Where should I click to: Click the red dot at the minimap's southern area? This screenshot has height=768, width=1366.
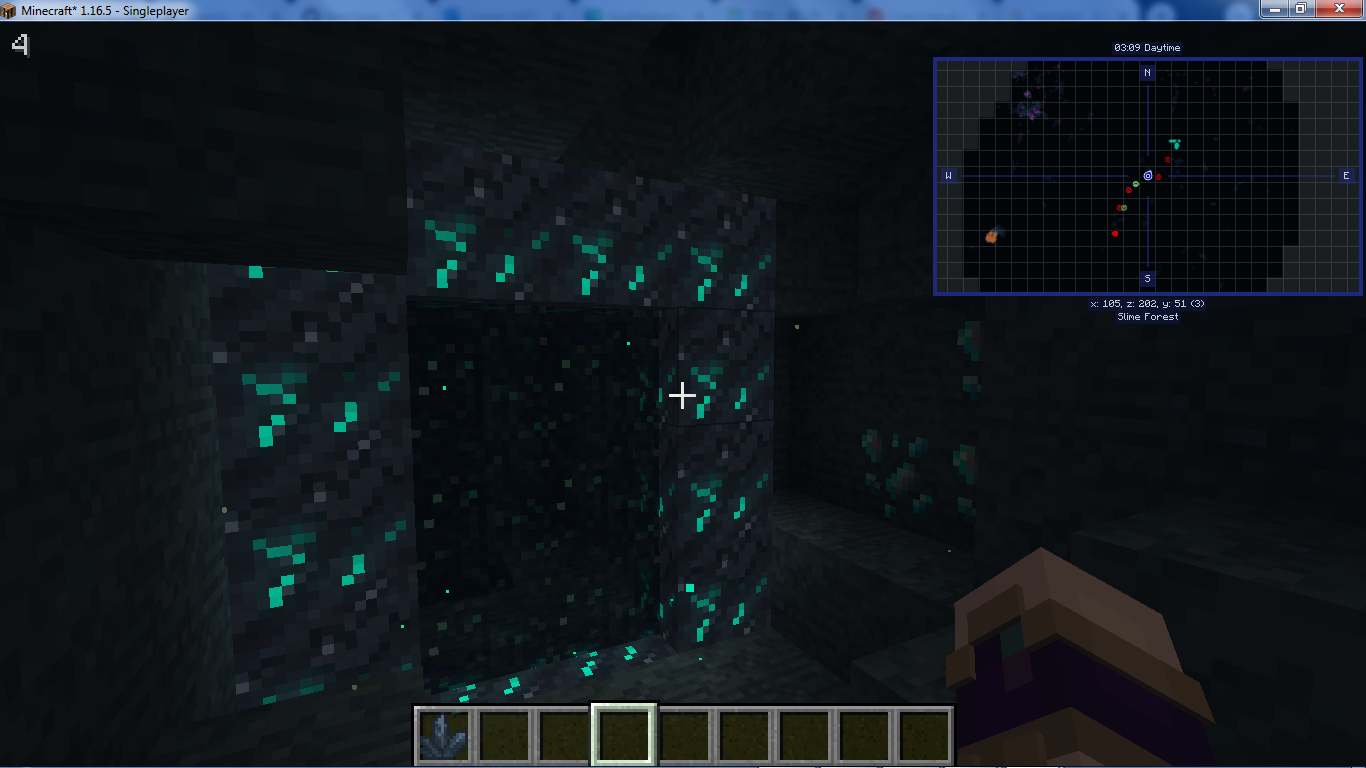[x=1115, y=233]
